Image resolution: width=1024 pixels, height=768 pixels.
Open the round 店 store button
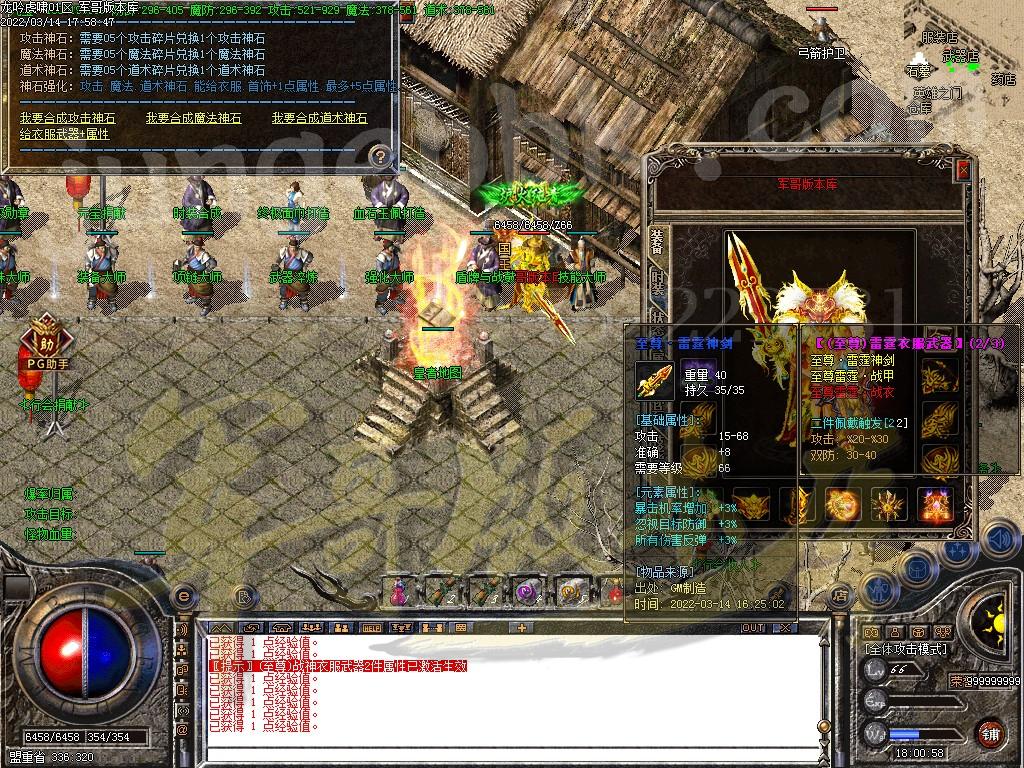[x=840, y=596]
